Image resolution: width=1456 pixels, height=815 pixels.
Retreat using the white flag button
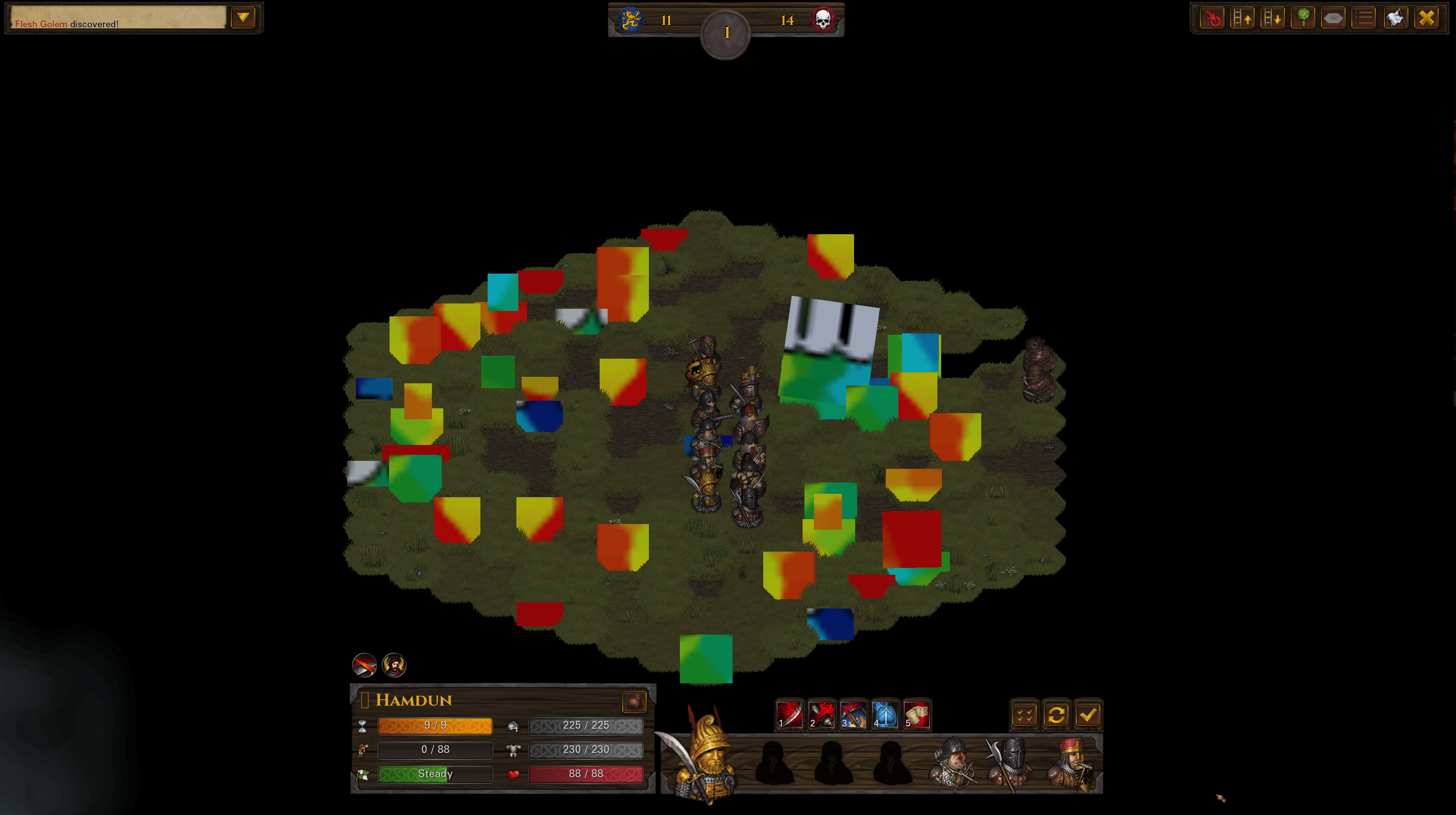point(1395,18)
